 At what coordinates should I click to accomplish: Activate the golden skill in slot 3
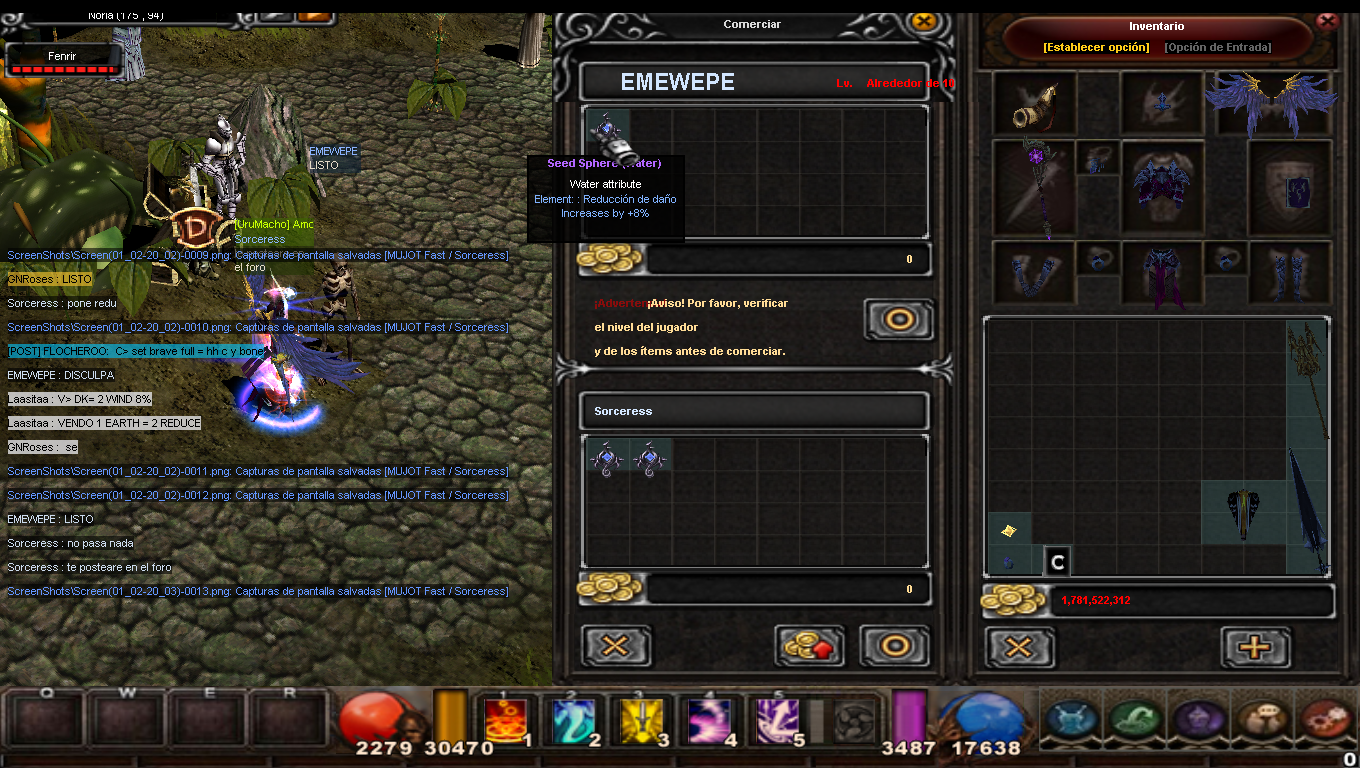641,720
